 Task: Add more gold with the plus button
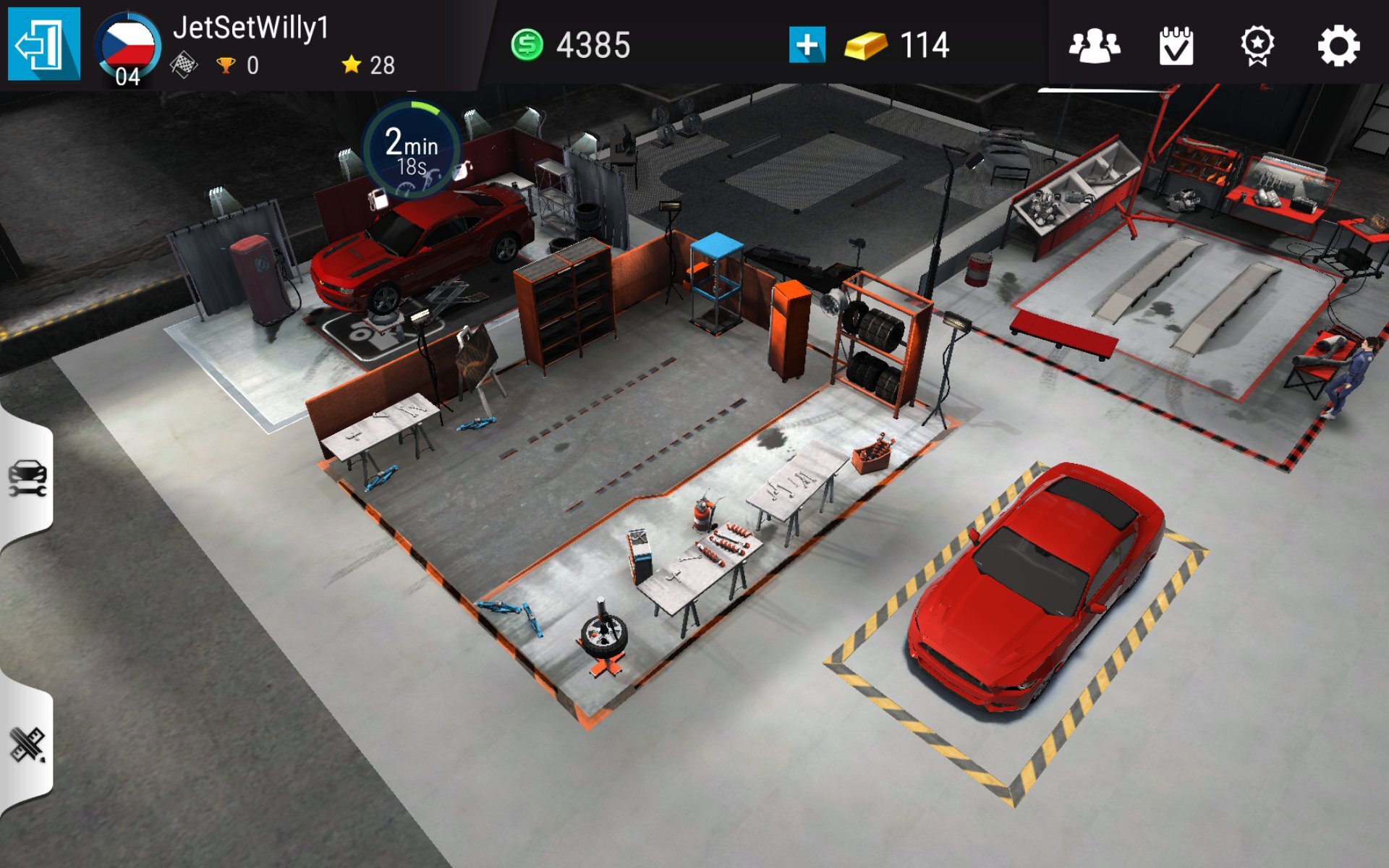pyautogui.click(x=807, y=45)
